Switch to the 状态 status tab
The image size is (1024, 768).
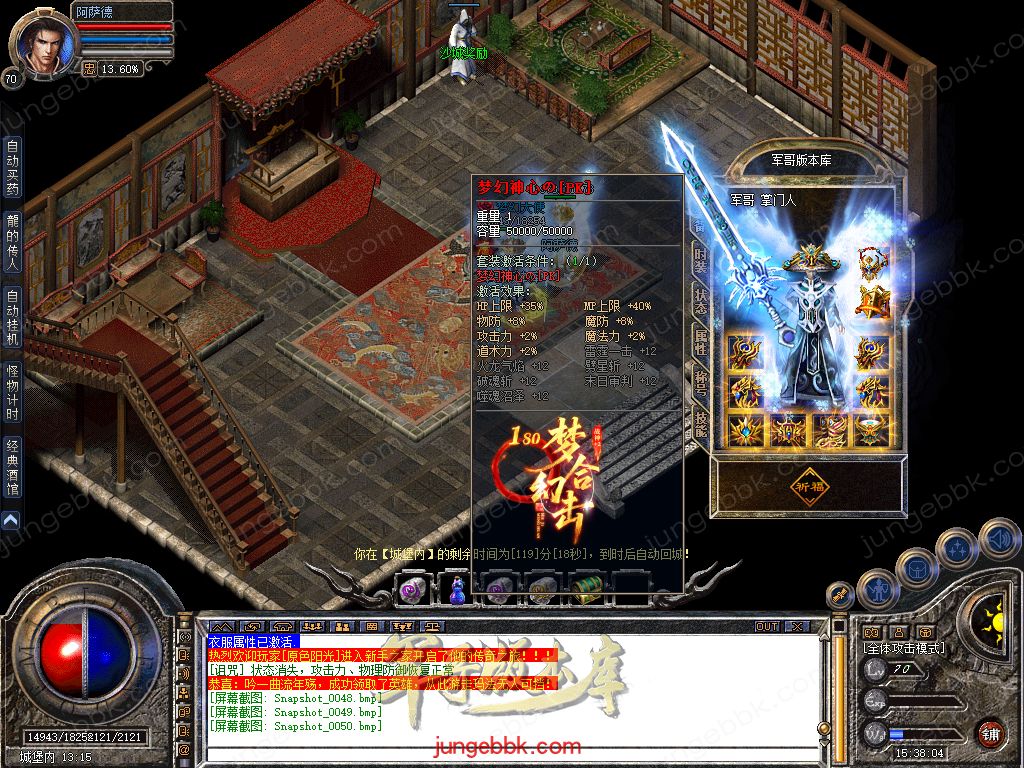(x=700, y=303)
